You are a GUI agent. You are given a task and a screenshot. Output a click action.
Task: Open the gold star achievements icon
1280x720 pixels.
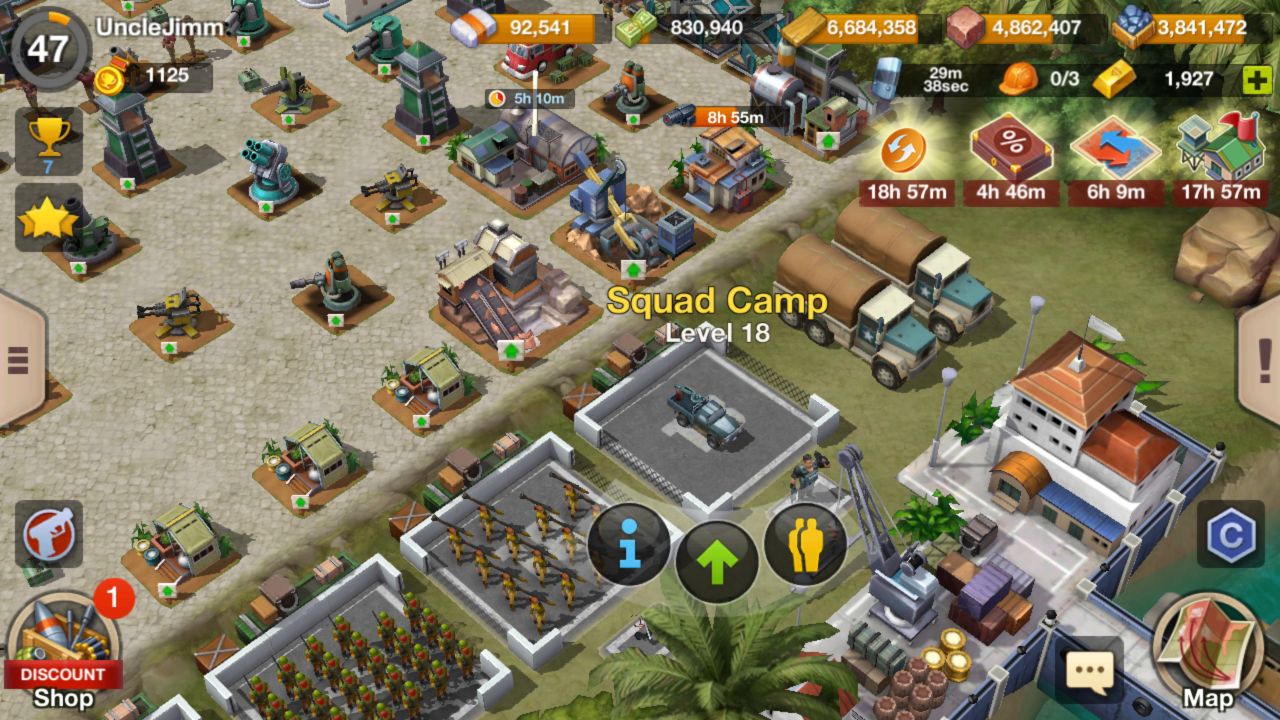[47, 218]
